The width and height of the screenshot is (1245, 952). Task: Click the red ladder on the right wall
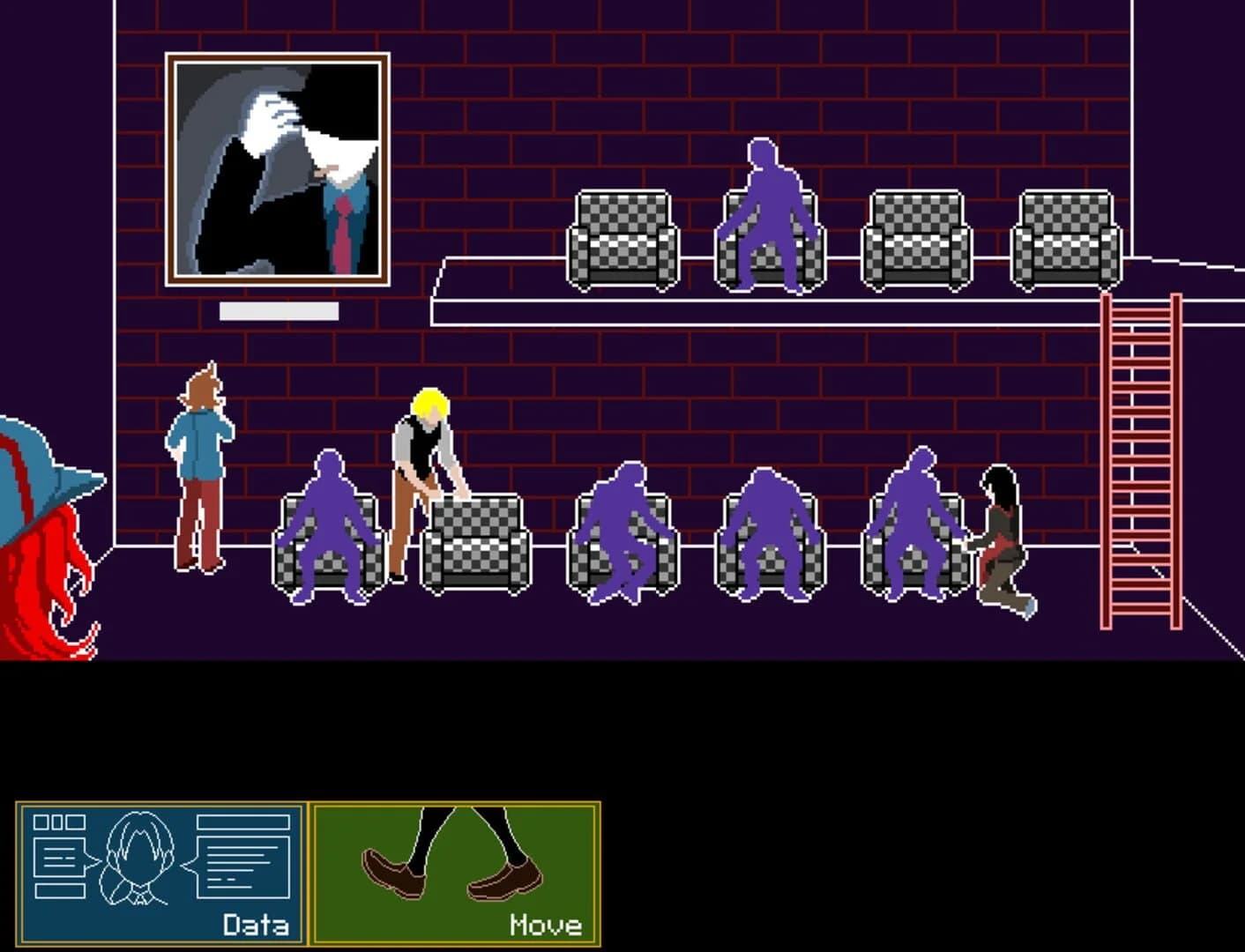(x=1142, y=458)
